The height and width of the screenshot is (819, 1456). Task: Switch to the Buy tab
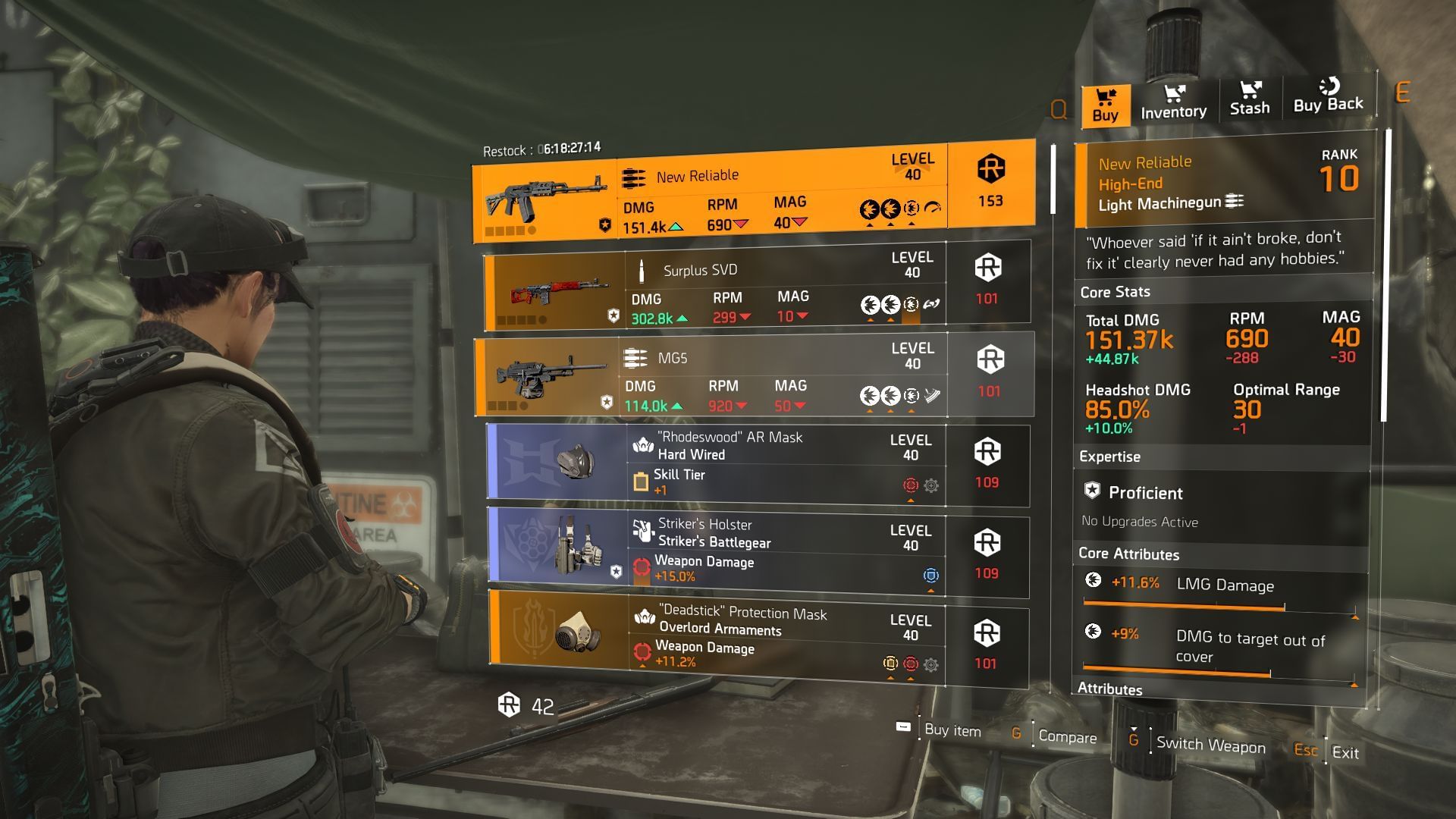pos(1106,105)
